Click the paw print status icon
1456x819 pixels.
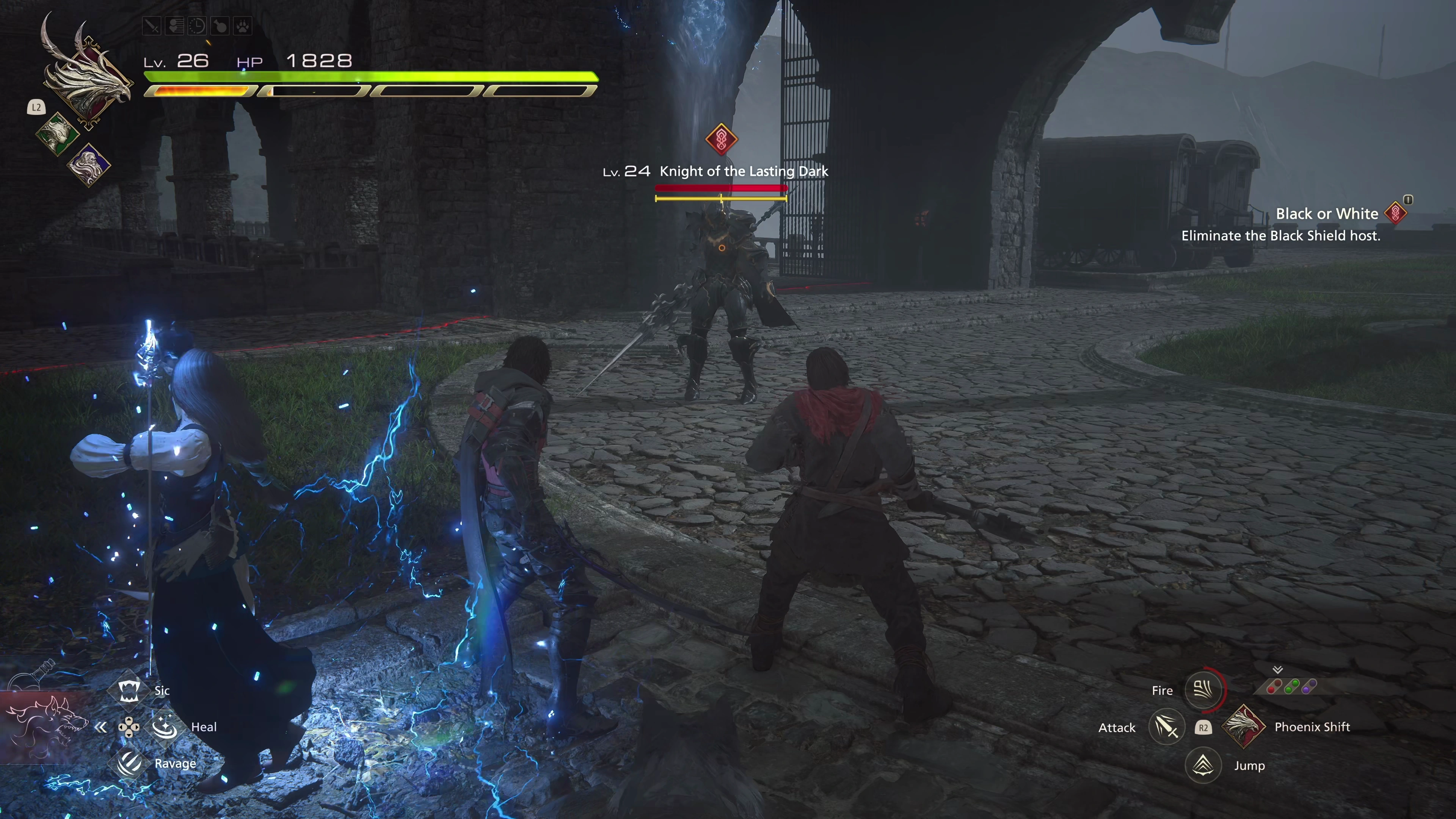coord(243,26)
